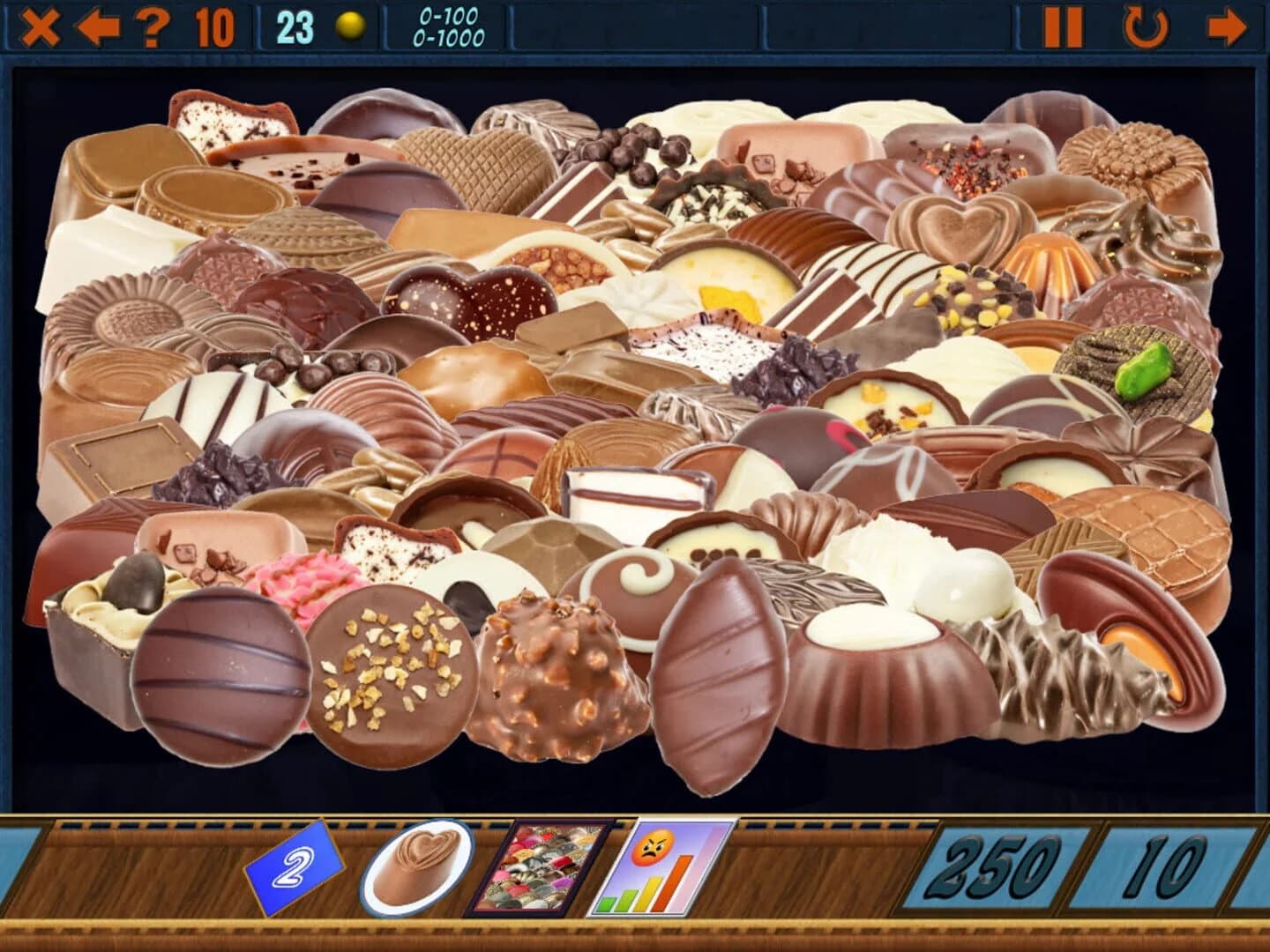Screen dimensions: 1270x952
Task: Pause the game with the pause icon
Action: 1062,27
